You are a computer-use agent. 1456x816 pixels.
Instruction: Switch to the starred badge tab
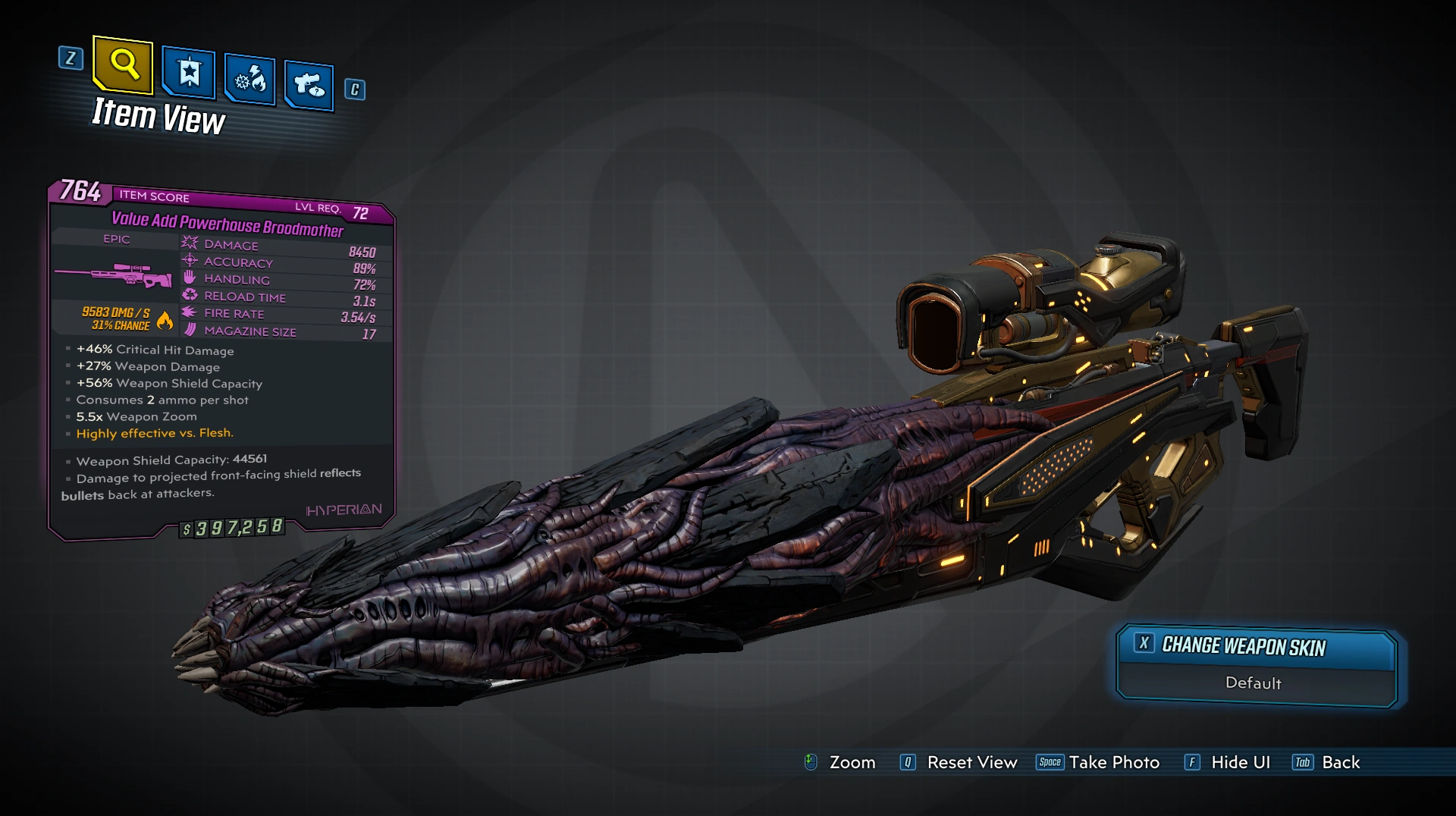point(188,74)
